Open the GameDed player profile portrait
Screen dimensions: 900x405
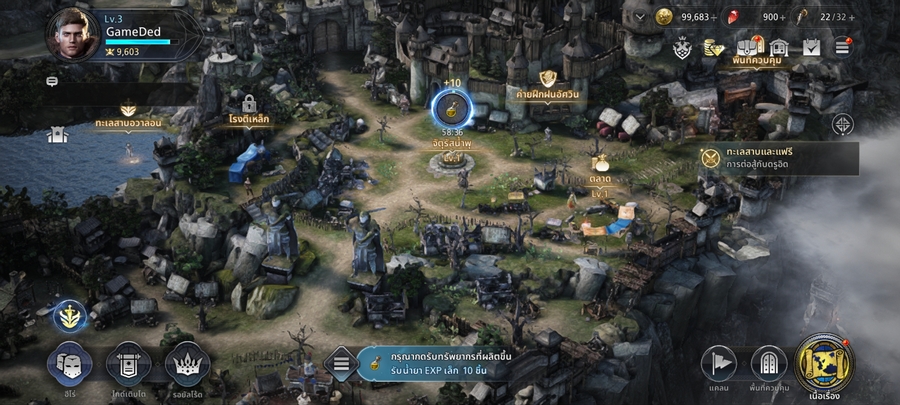click(71, 32)
